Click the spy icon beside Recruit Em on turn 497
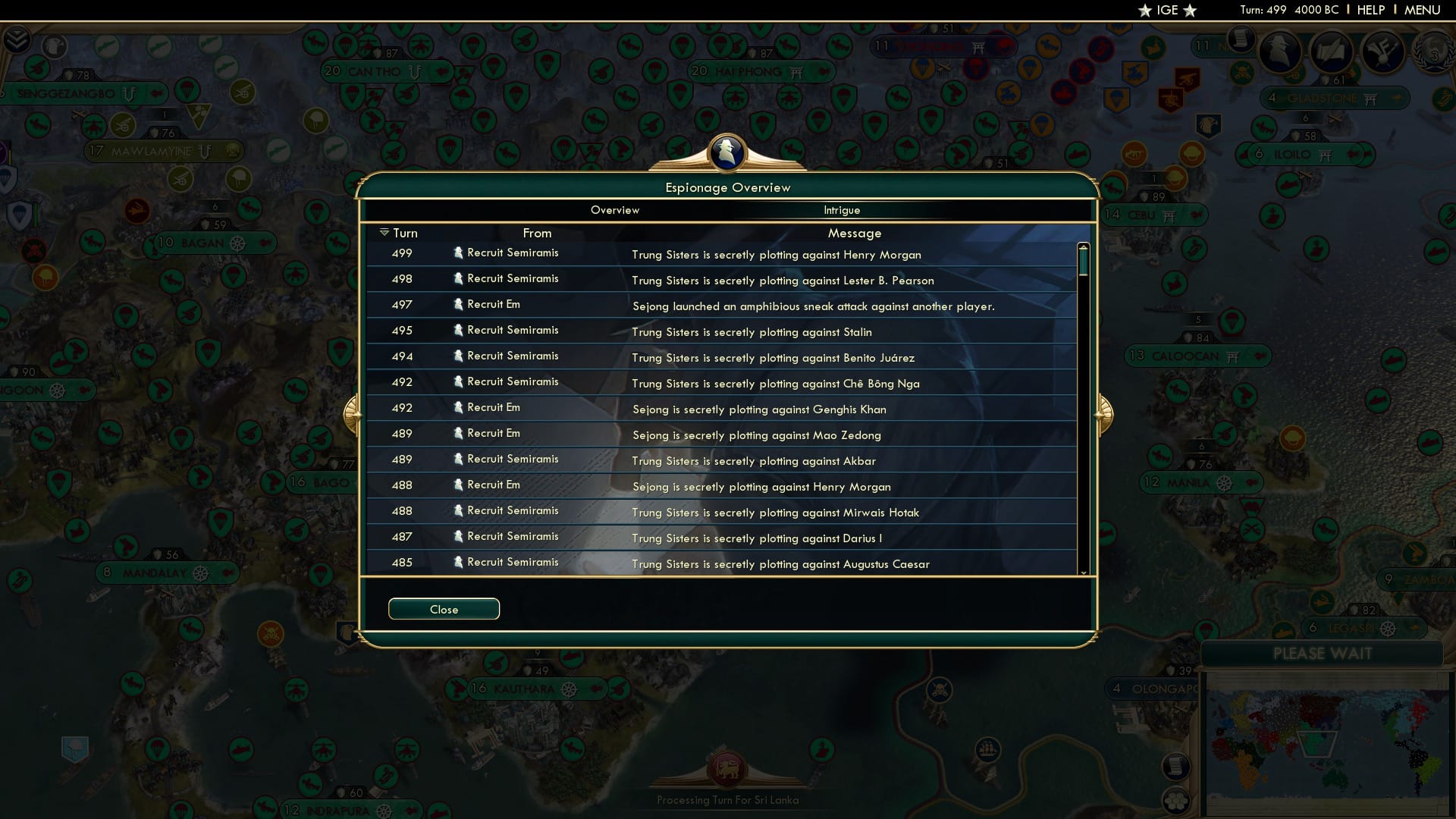The height and width of the screenshot is (819, 1456). coord(458,303)
